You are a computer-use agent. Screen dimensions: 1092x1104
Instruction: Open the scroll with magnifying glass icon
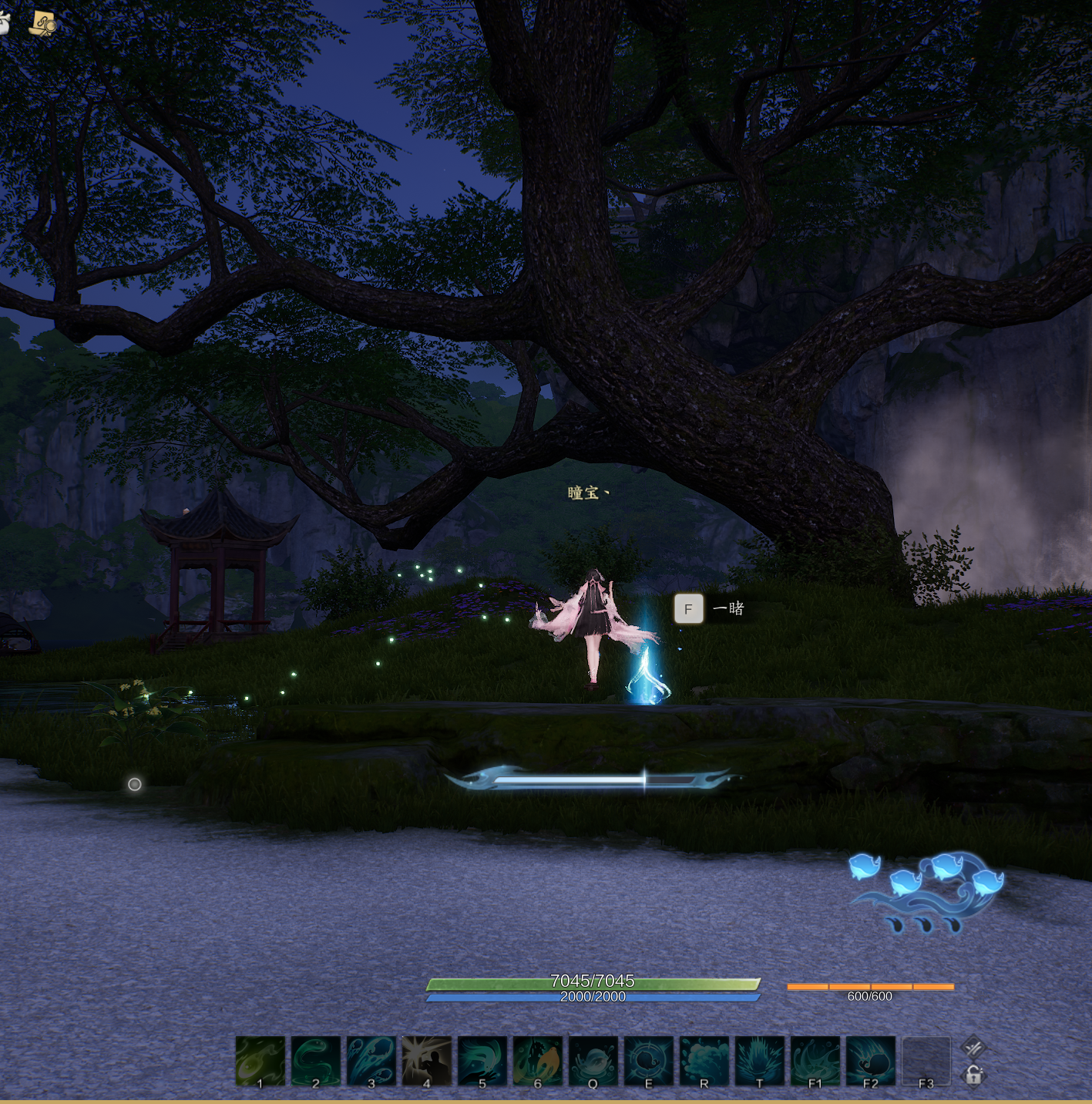click(x=43, y=24)
